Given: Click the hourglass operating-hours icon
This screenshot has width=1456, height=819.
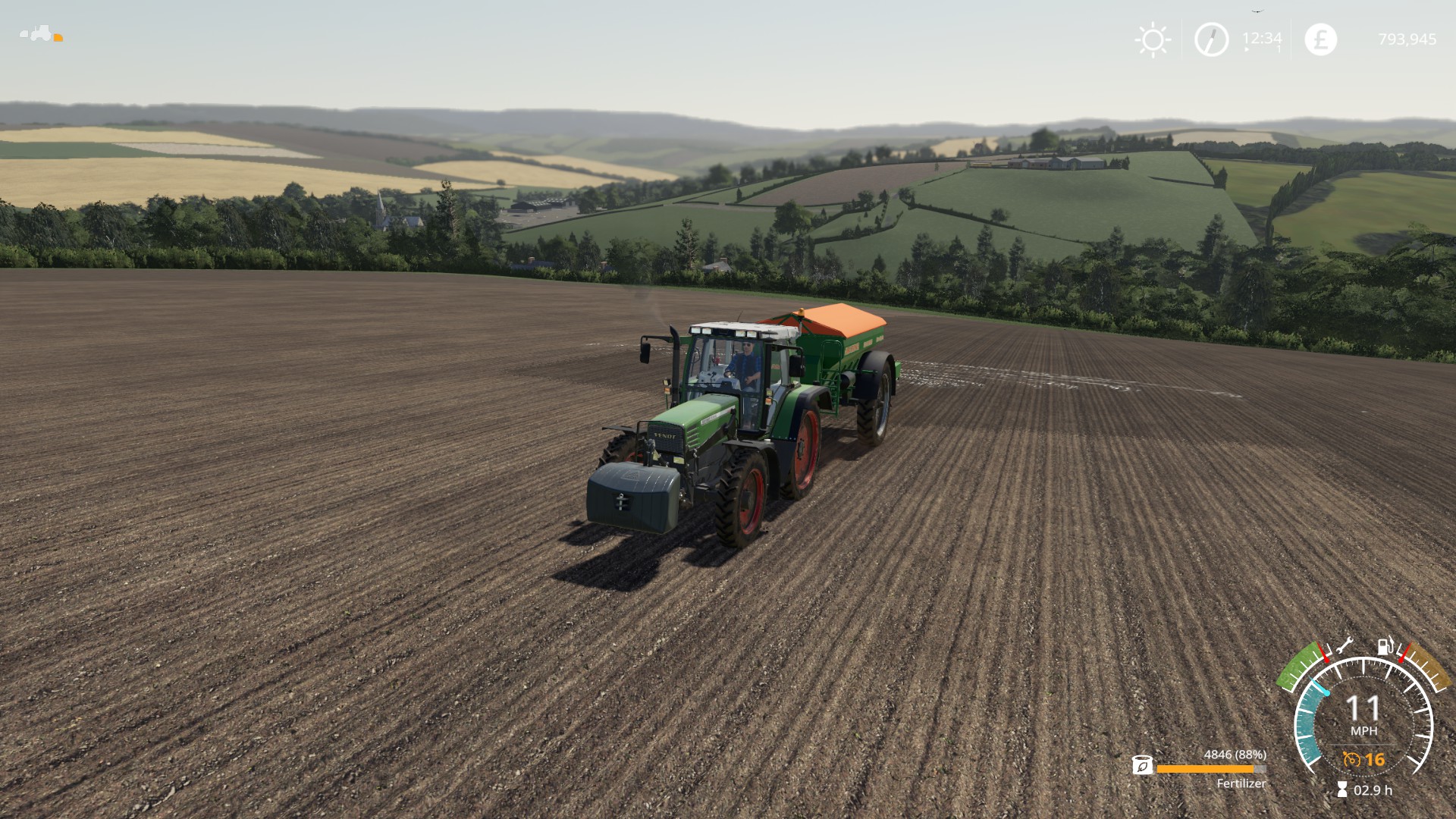Looking at the screenshot, I should (x=1342, y=790).
